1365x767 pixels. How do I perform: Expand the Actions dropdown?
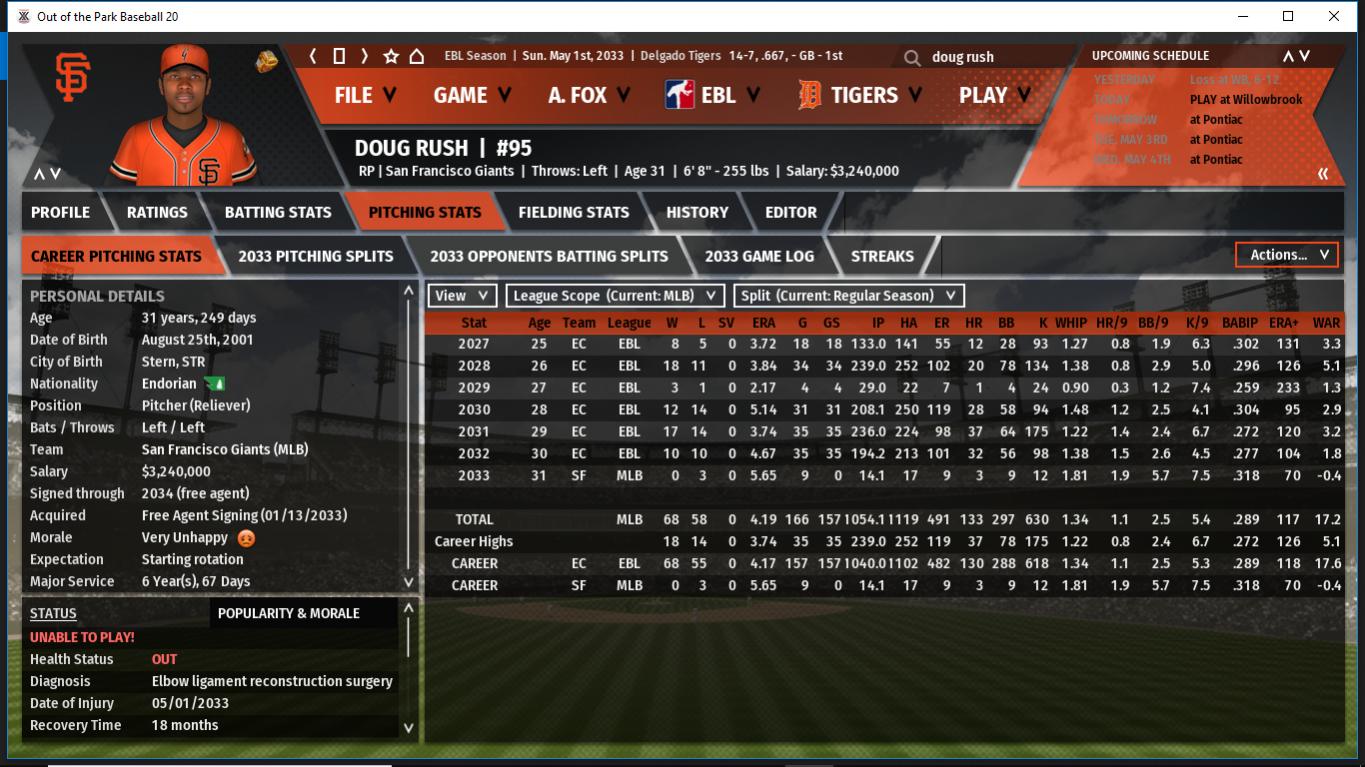1287,255
